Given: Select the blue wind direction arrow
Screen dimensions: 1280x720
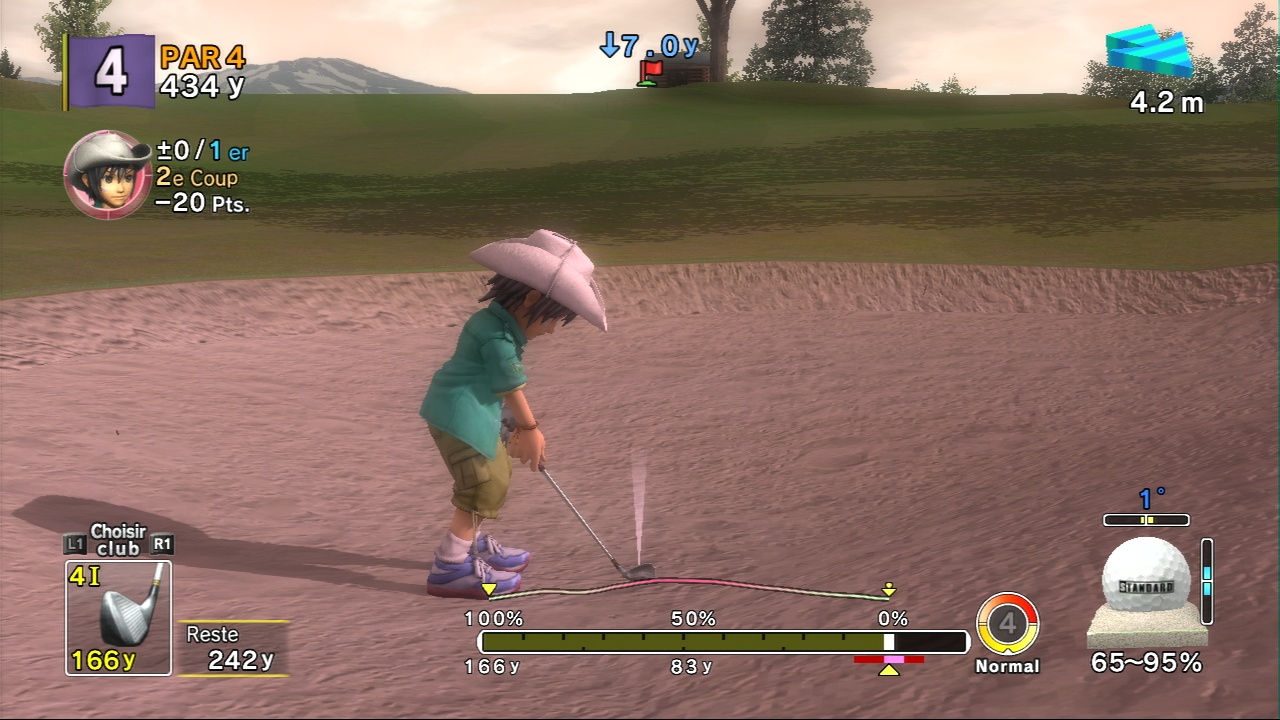Looking at the screenshot, I should 1150,53.
